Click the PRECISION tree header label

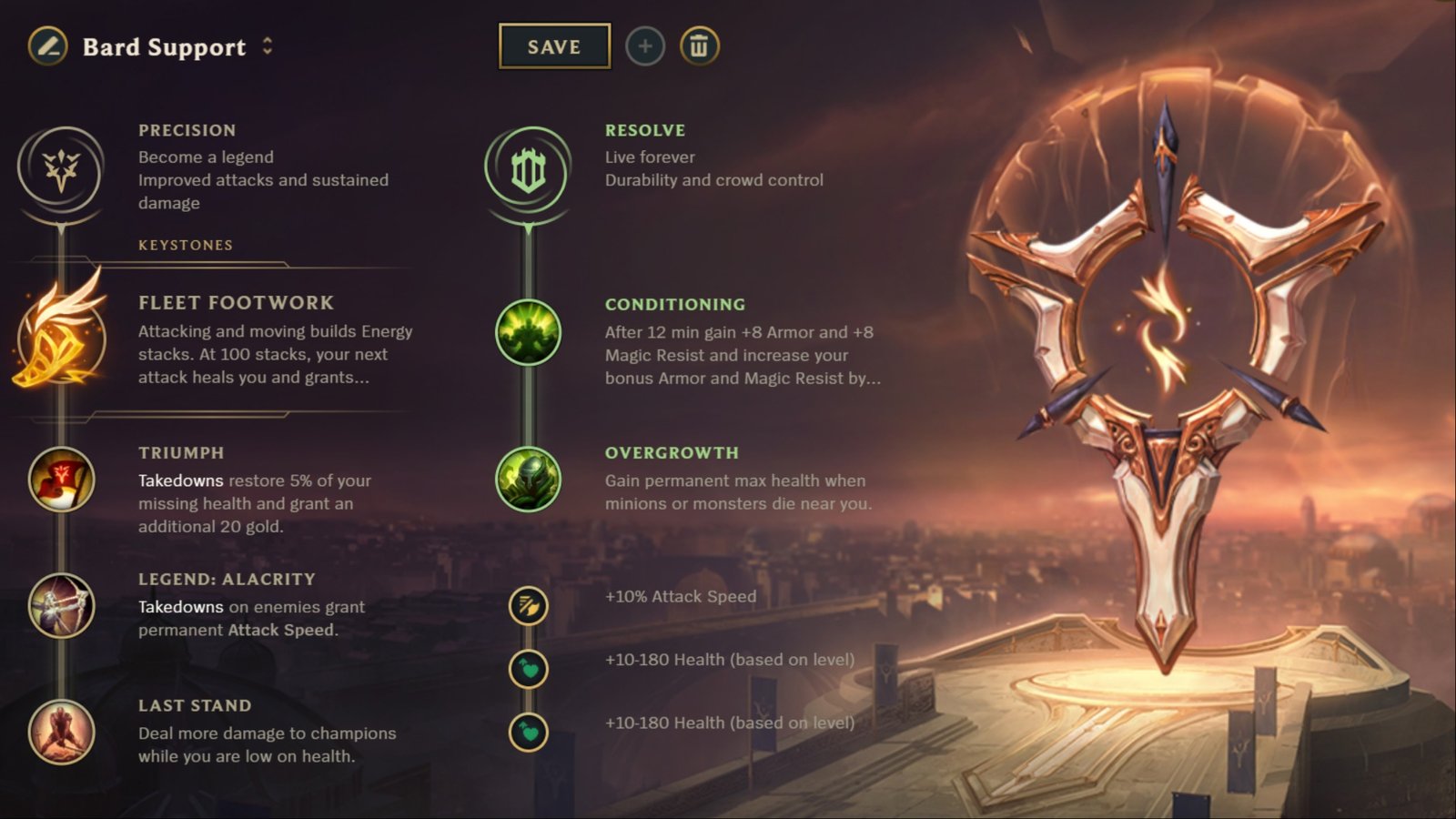[x=187, y=129]
